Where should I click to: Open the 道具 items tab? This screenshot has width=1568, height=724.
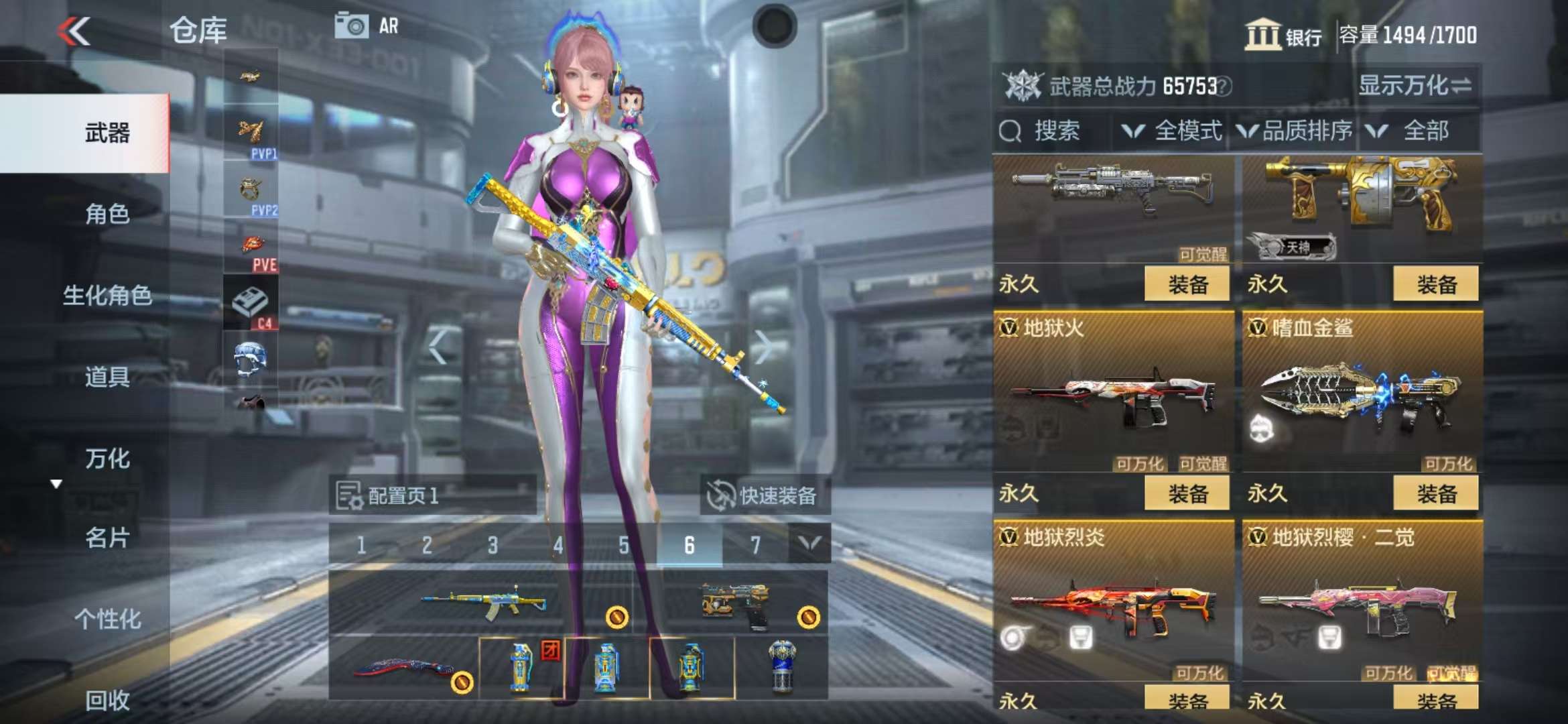coord(107,377)
